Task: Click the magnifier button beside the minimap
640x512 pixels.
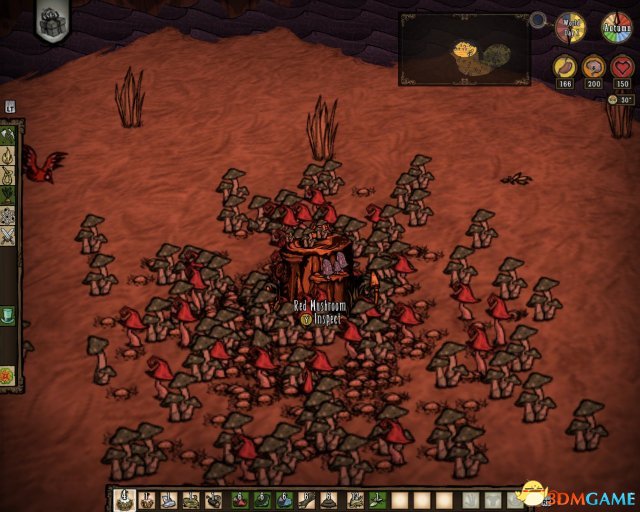Action: click(539, 19)
